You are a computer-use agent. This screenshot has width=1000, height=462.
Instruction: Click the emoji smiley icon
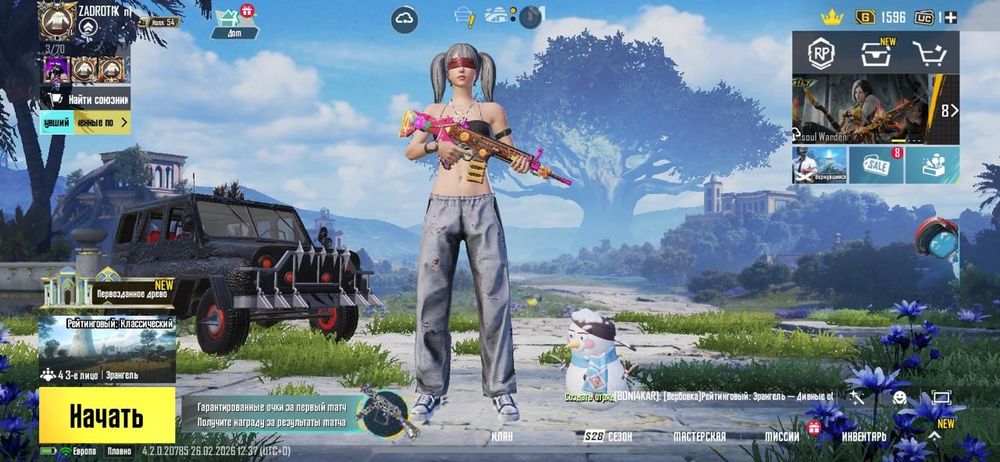point(900,398)
